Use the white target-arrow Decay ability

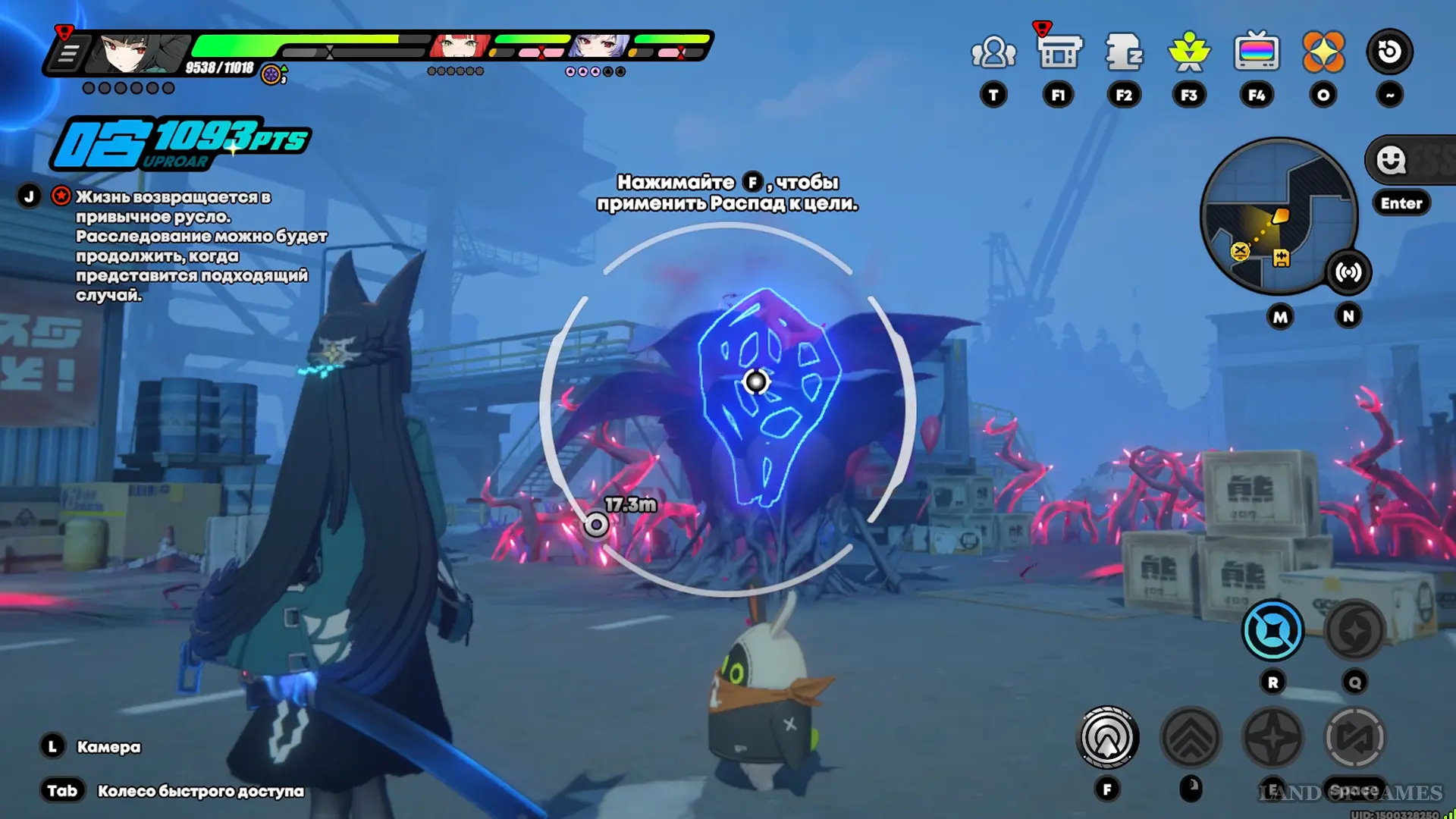[x=1107, y=738]
